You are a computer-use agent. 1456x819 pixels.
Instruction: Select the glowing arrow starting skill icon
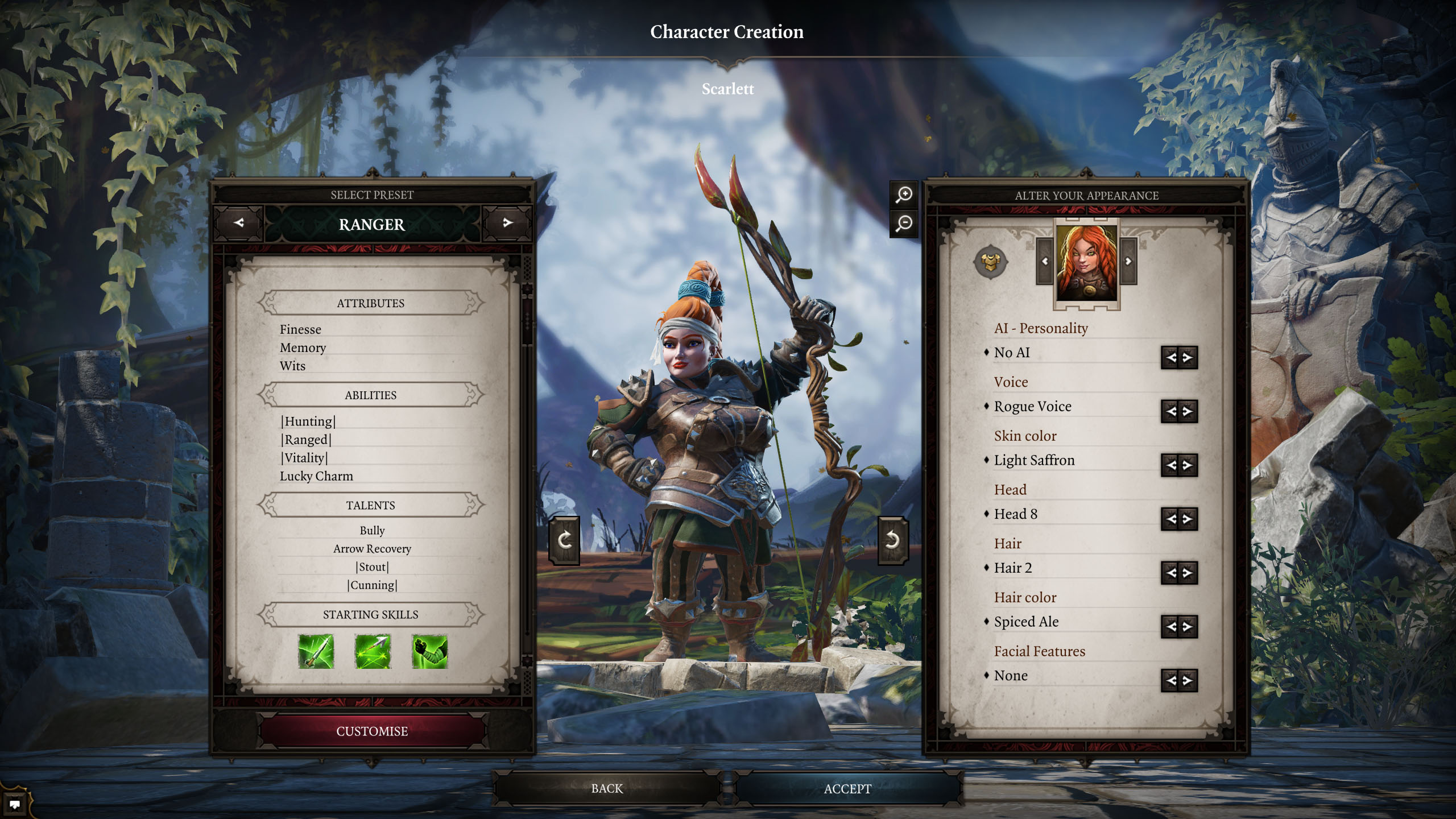pos(373,651)
